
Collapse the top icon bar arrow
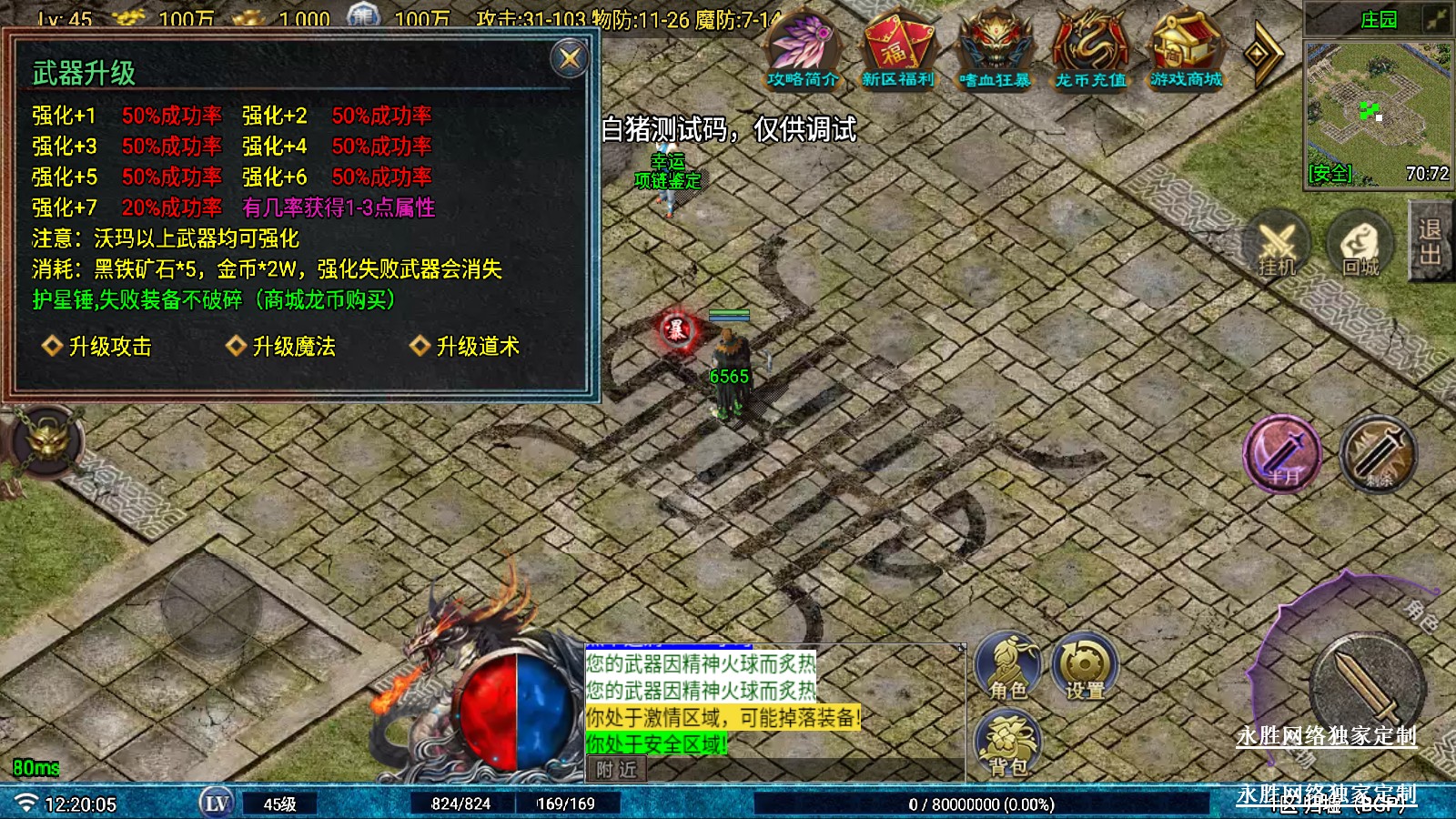1261,55
